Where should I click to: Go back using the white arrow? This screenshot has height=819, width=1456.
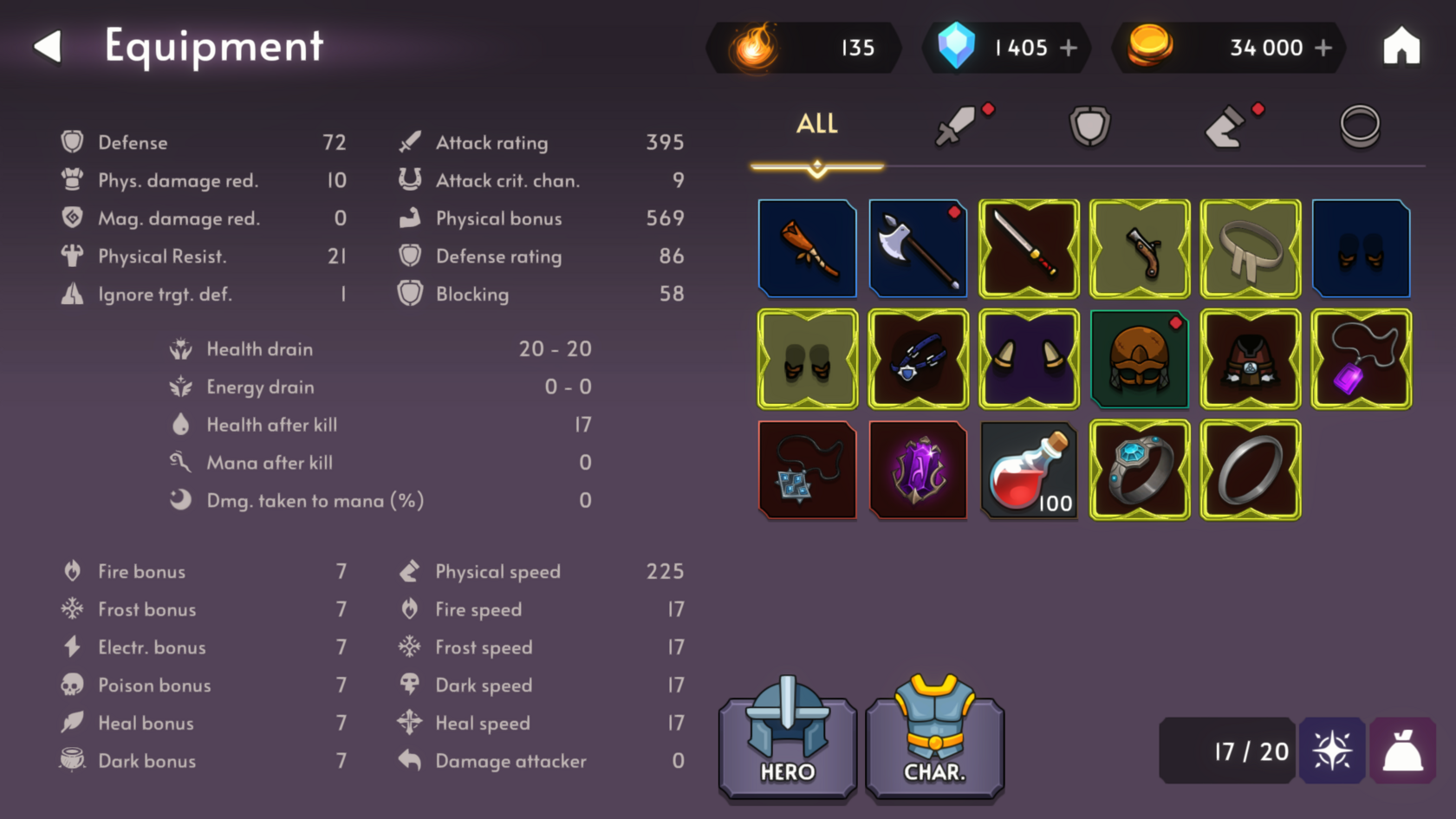click(x=49, y=47)
